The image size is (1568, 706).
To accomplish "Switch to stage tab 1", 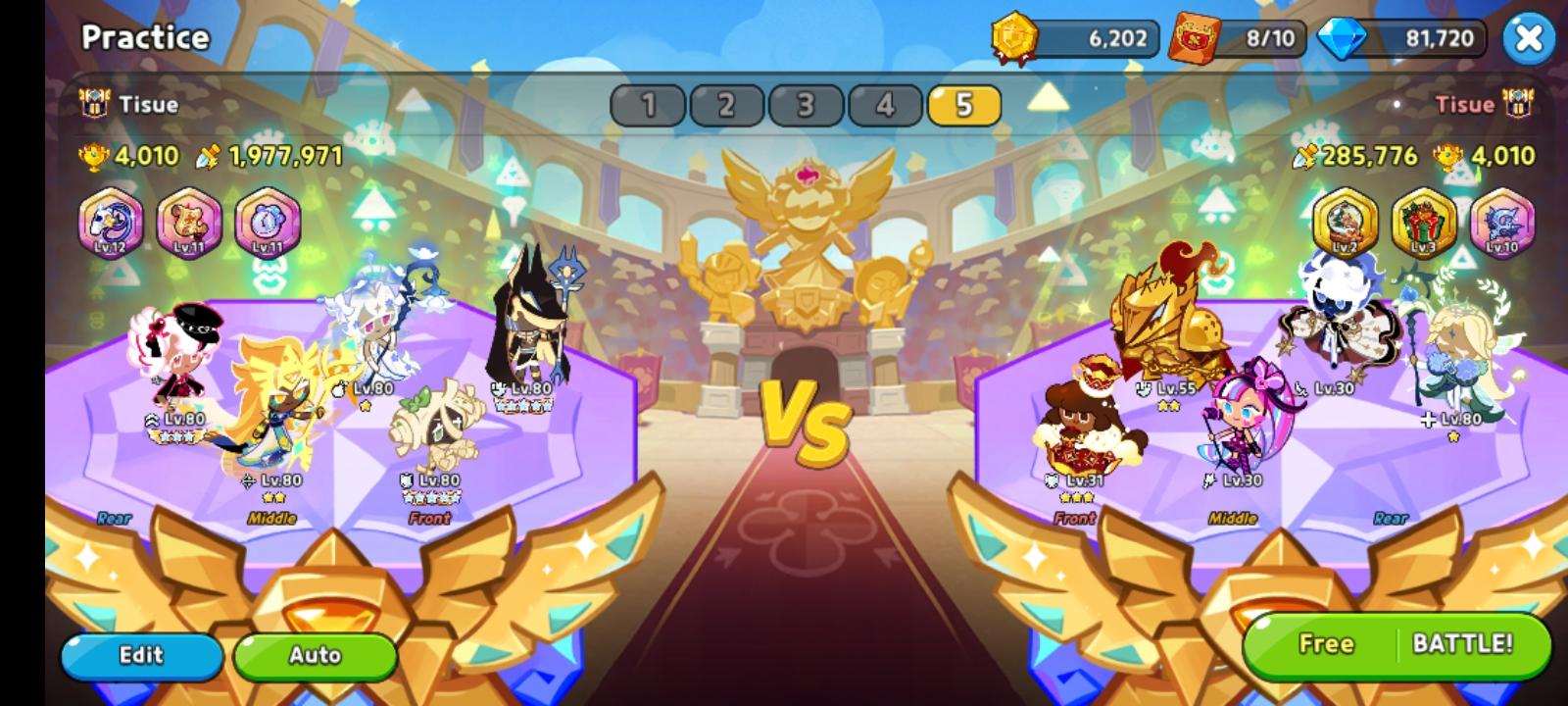I will (650, 104).
